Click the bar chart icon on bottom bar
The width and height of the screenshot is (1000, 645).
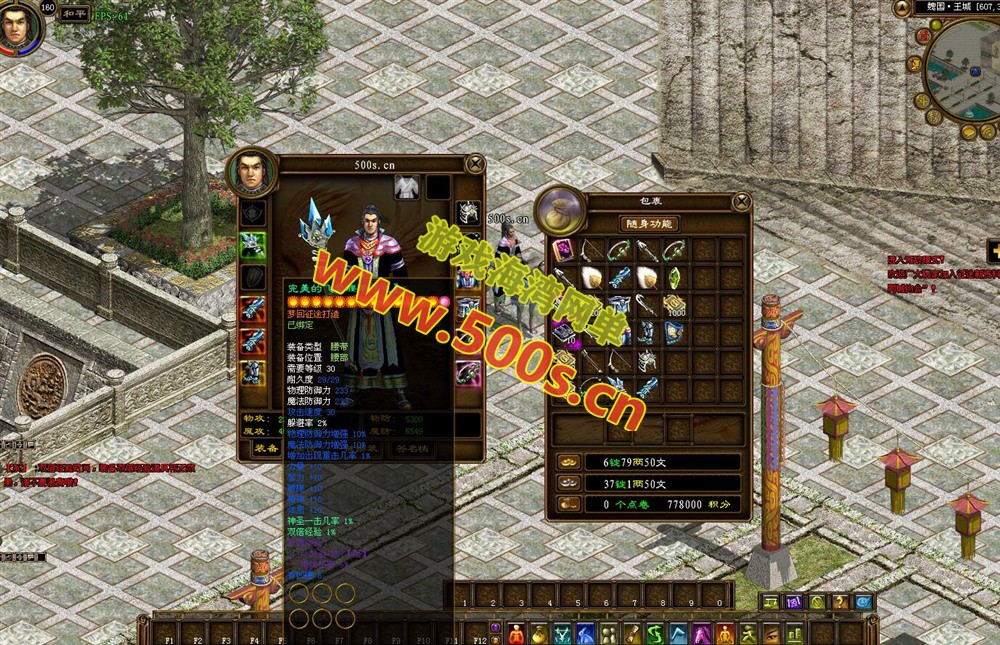pyautogui.click(x=794, y=634)
